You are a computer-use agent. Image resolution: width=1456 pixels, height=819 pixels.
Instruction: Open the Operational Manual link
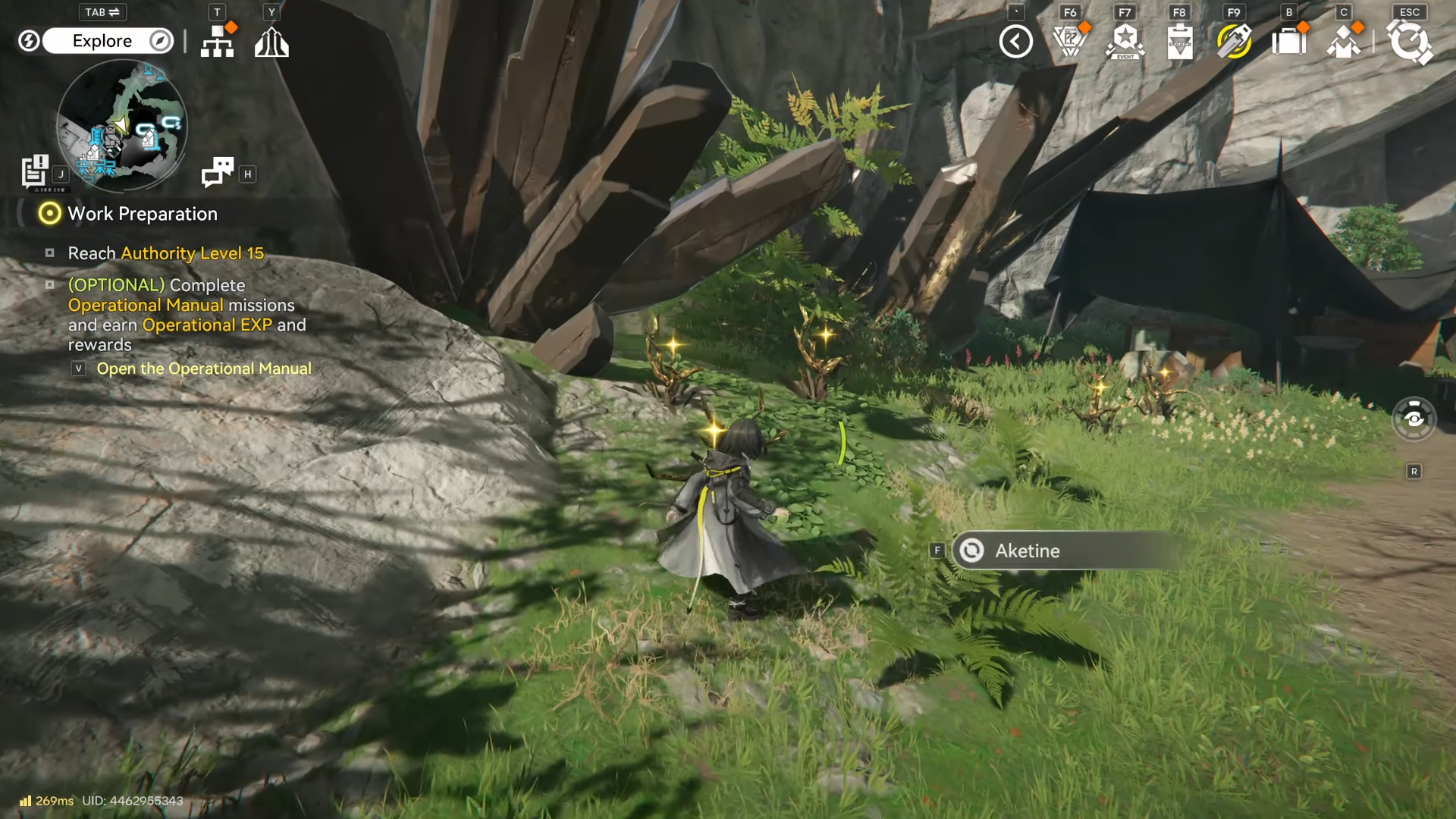[203, 369]
